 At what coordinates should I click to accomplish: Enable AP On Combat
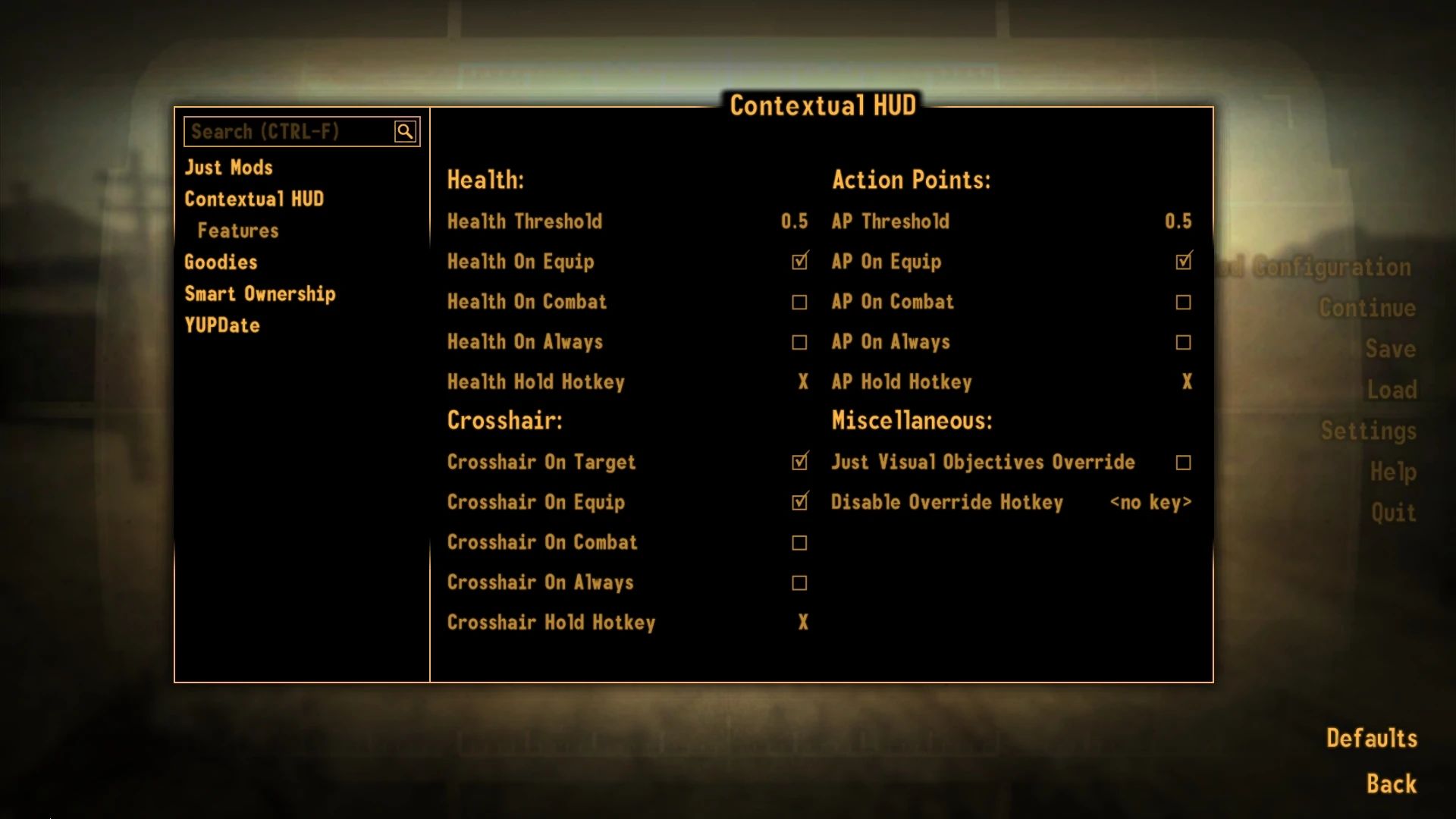pos(1183,302)
